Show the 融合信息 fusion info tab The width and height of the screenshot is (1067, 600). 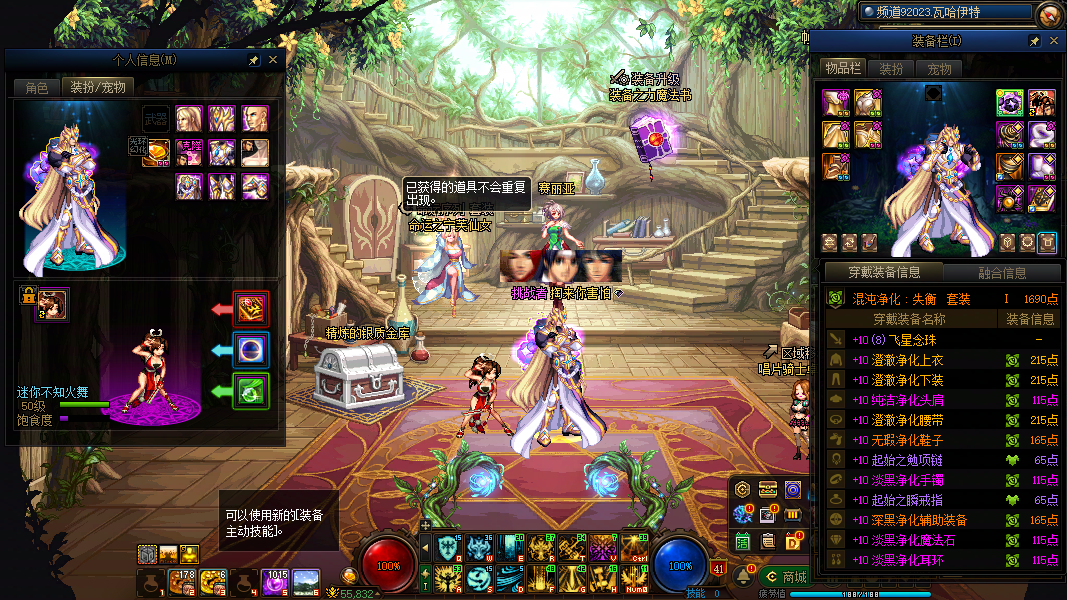(1000, 272)
